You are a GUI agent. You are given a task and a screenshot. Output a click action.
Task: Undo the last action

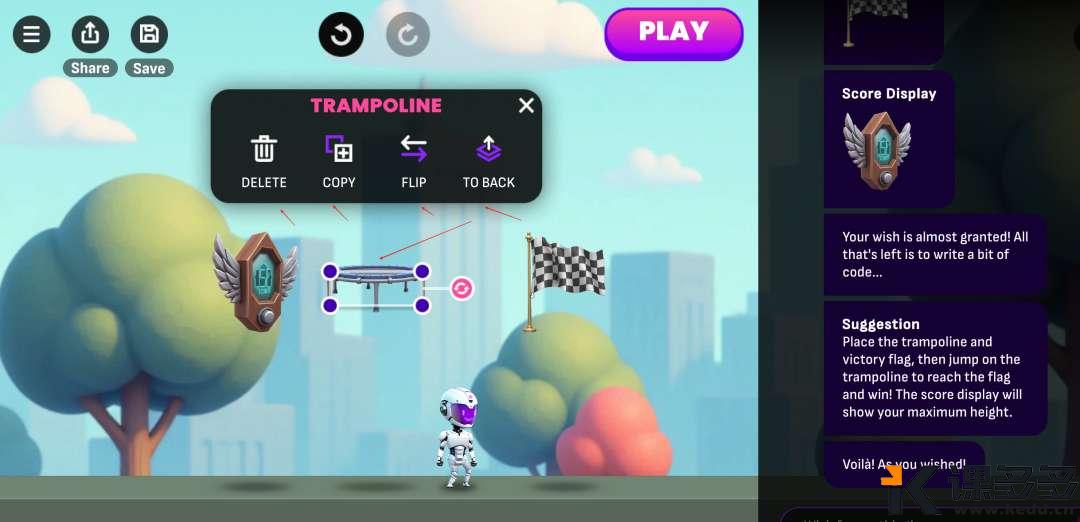pyautogui.click(x=341, y=35)
